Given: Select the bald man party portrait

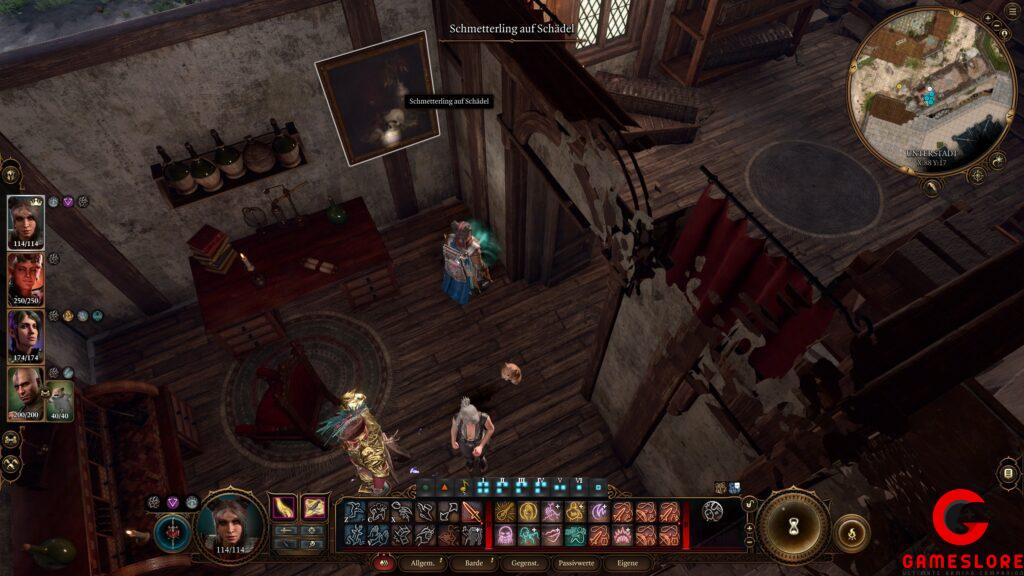Looking at the screenshot, I should [25, 392].
